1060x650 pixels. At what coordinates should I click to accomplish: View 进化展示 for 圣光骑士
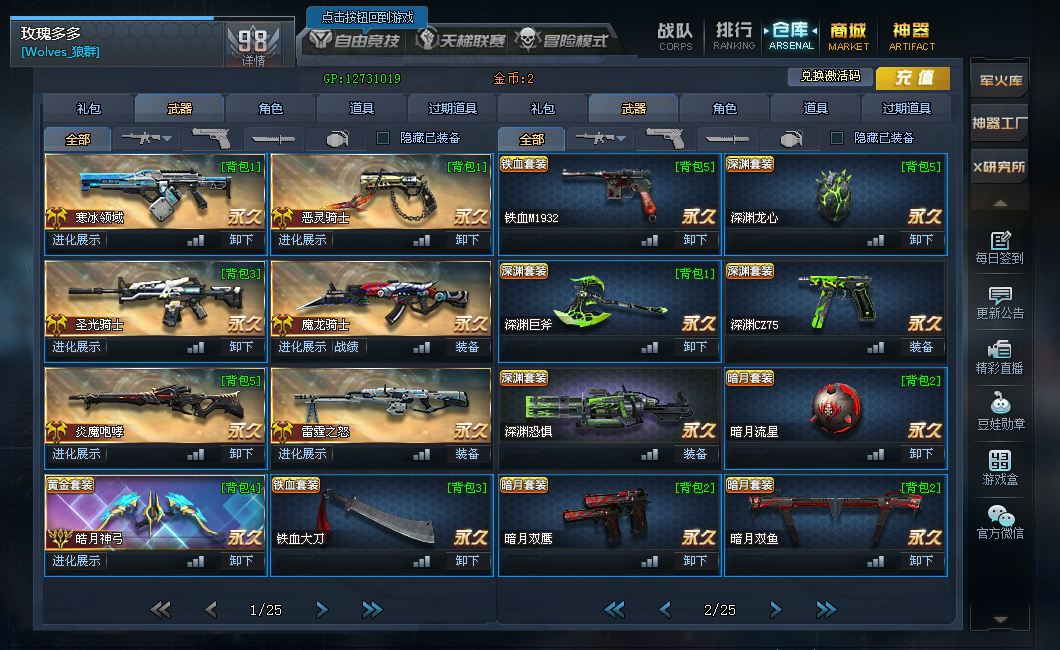[77, 347]
